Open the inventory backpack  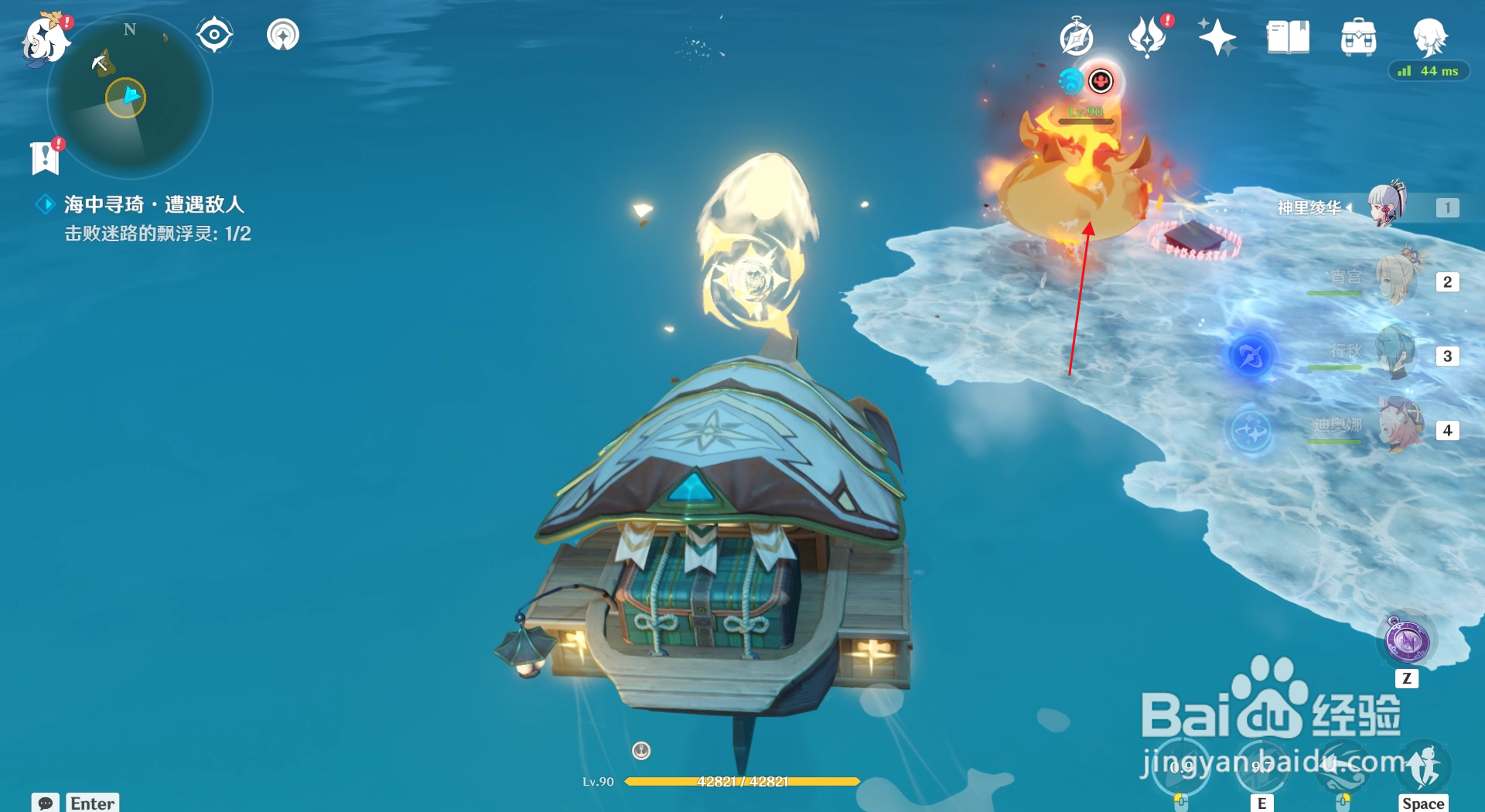click(x=1359, y=37)
